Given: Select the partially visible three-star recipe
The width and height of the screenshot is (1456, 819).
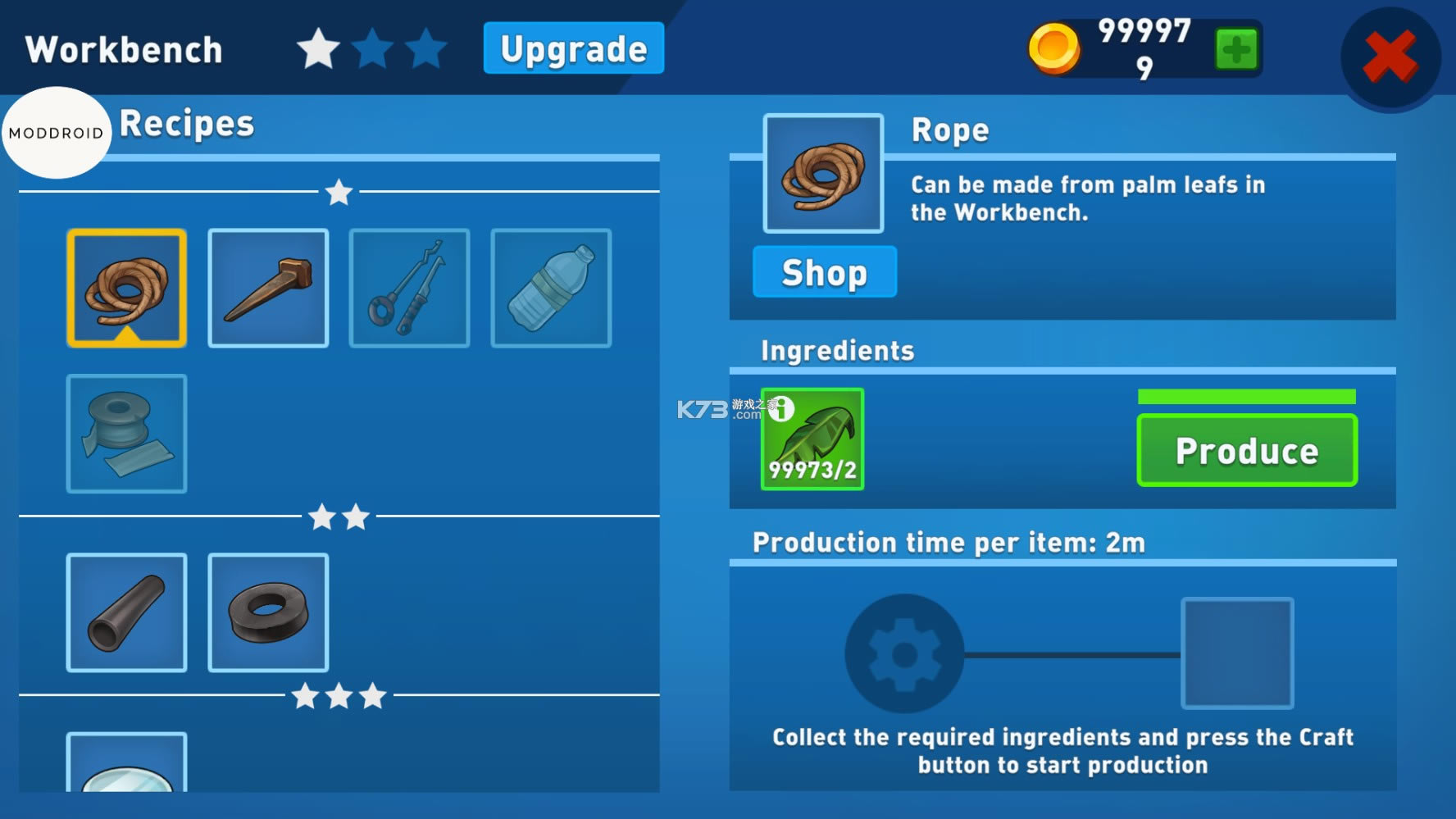Looking at the screenshot, I should tap(126, 764).
